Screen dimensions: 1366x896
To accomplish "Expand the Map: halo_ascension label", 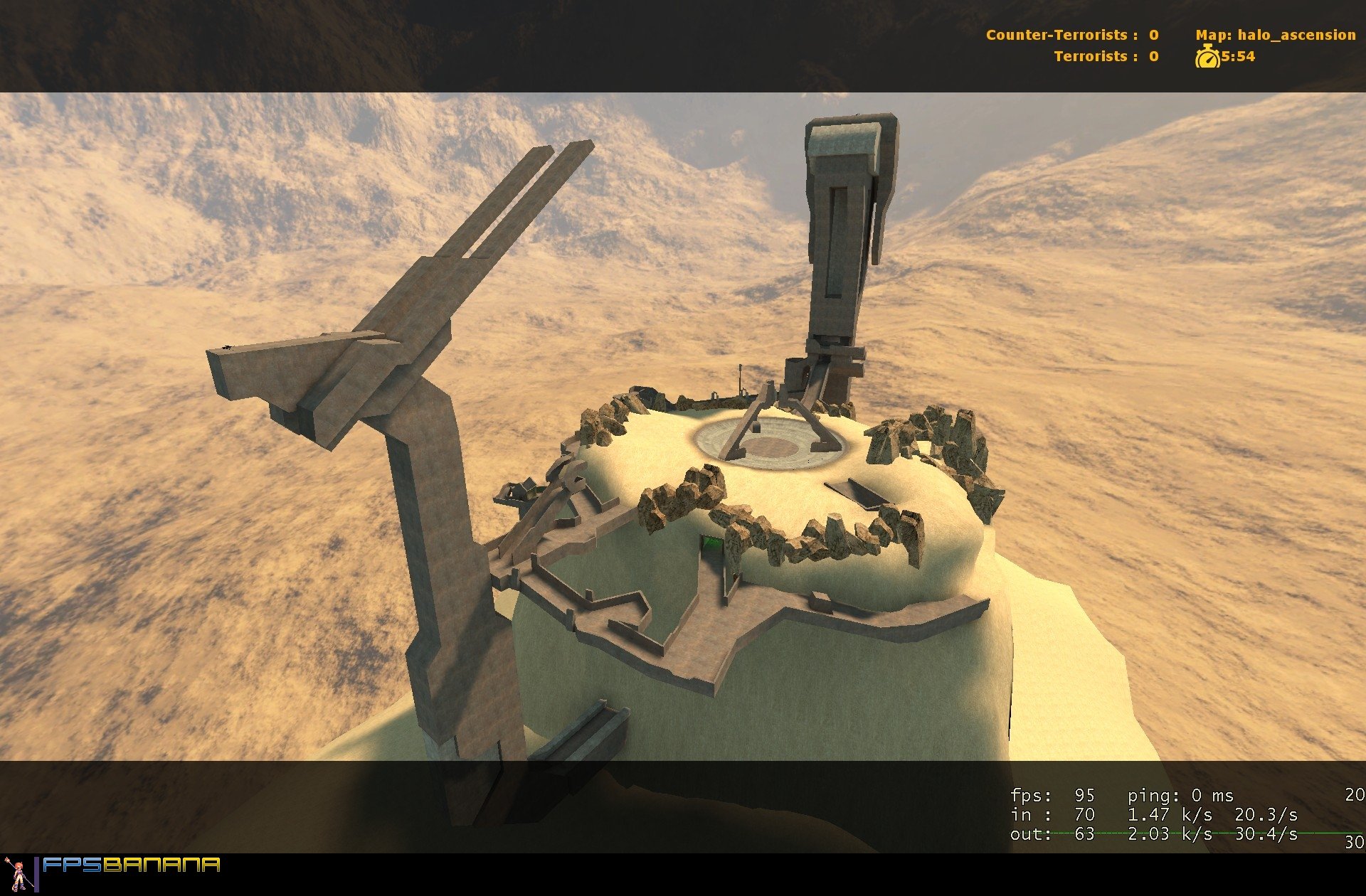I will (x=1277, y=34).
